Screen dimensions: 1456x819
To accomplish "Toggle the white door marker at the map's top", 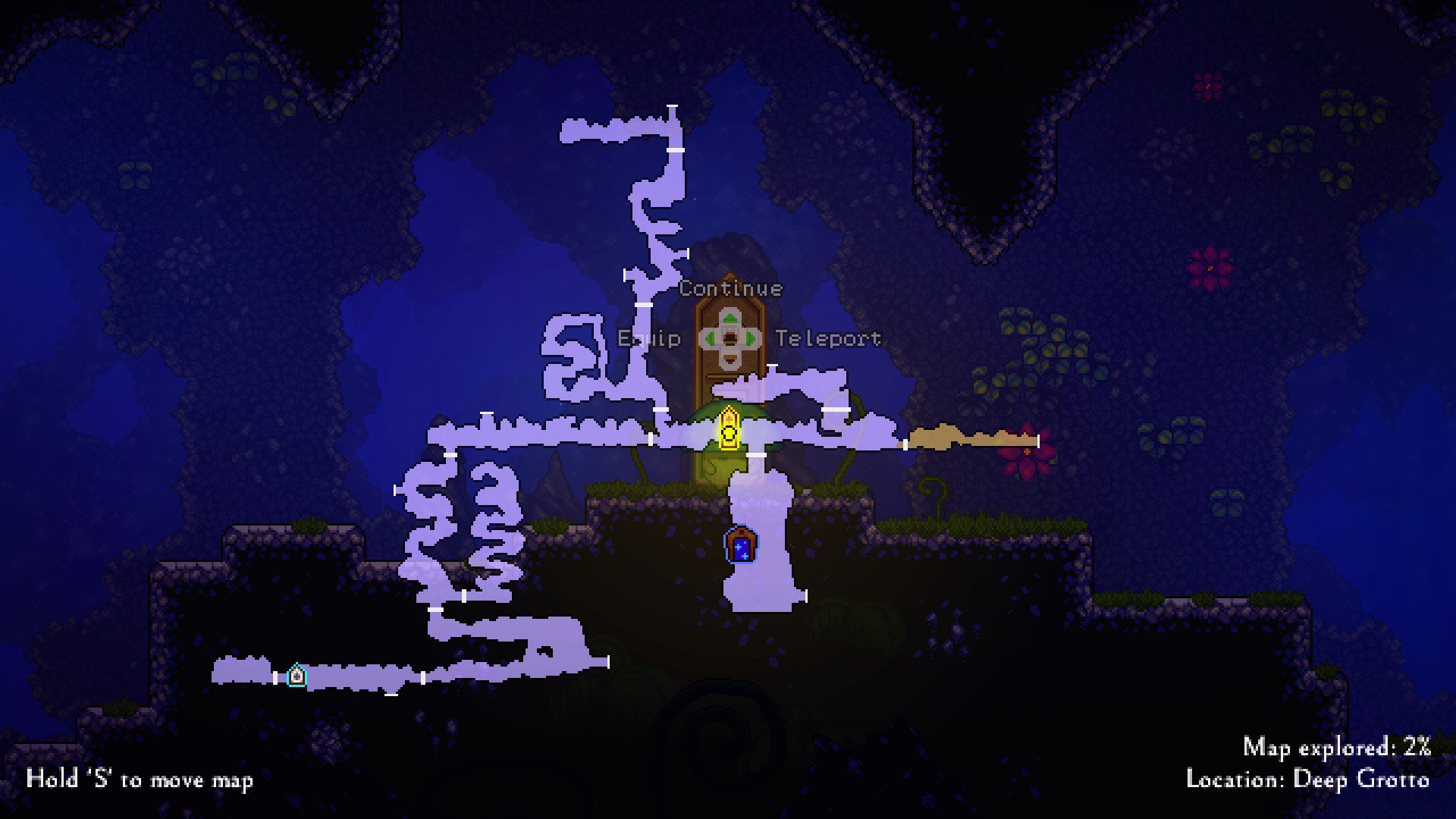I will tap(670, 105).
